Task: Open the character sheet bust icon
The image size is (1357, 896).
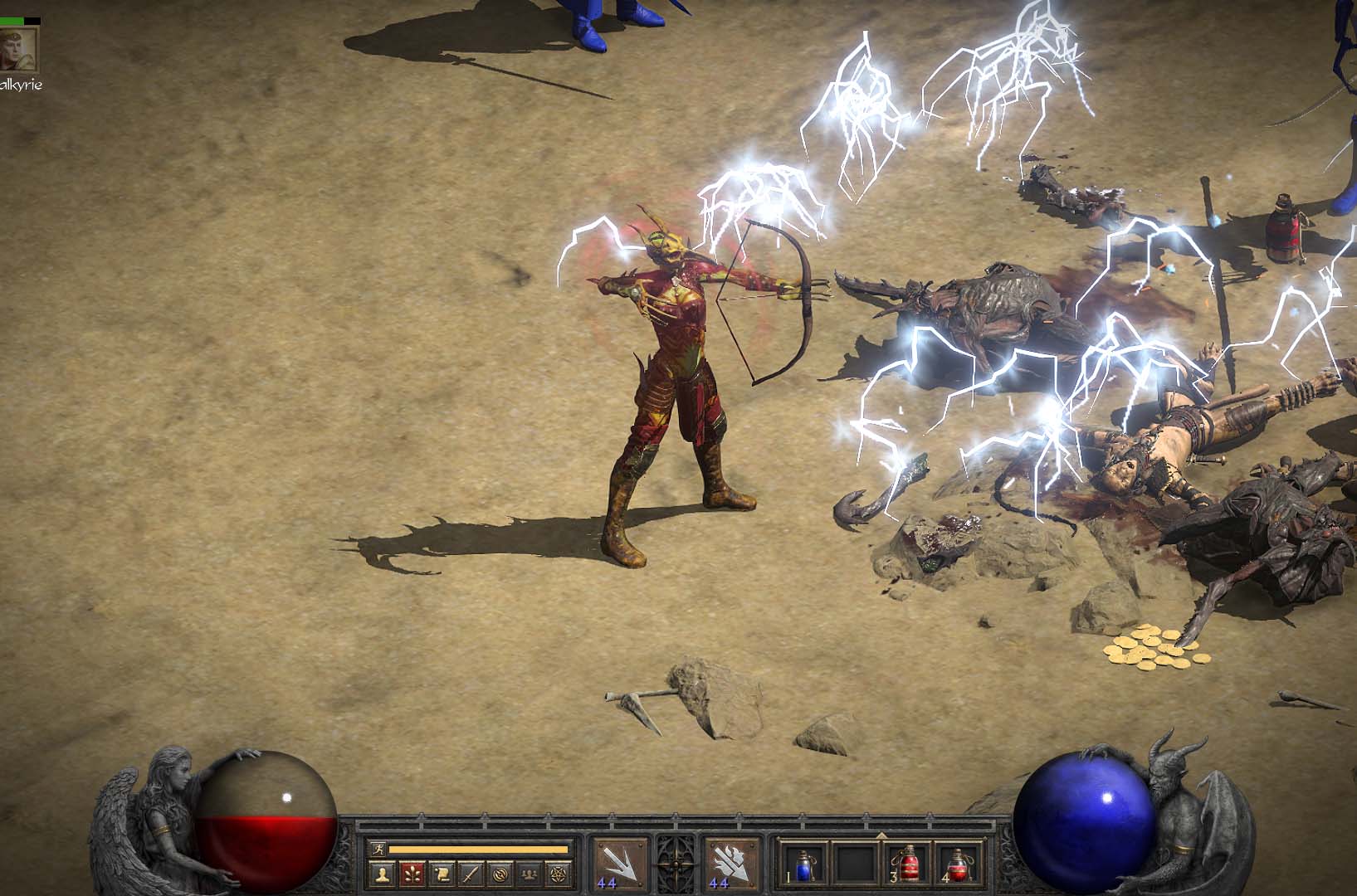Action: click(x=383, y=873)
